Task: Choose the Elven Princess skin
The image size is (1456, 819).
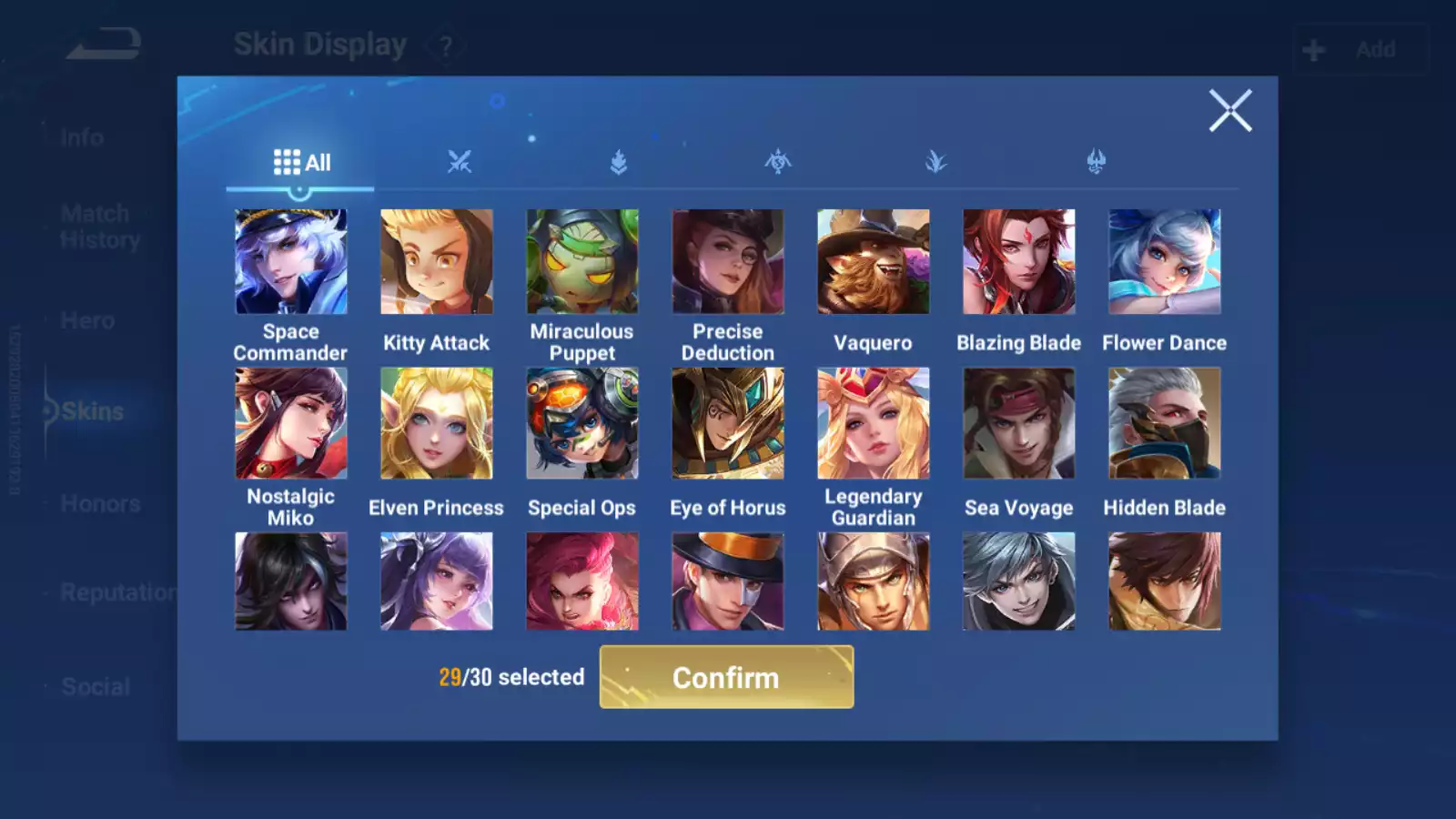Action: pyautogui.click(x=437, y=423)
